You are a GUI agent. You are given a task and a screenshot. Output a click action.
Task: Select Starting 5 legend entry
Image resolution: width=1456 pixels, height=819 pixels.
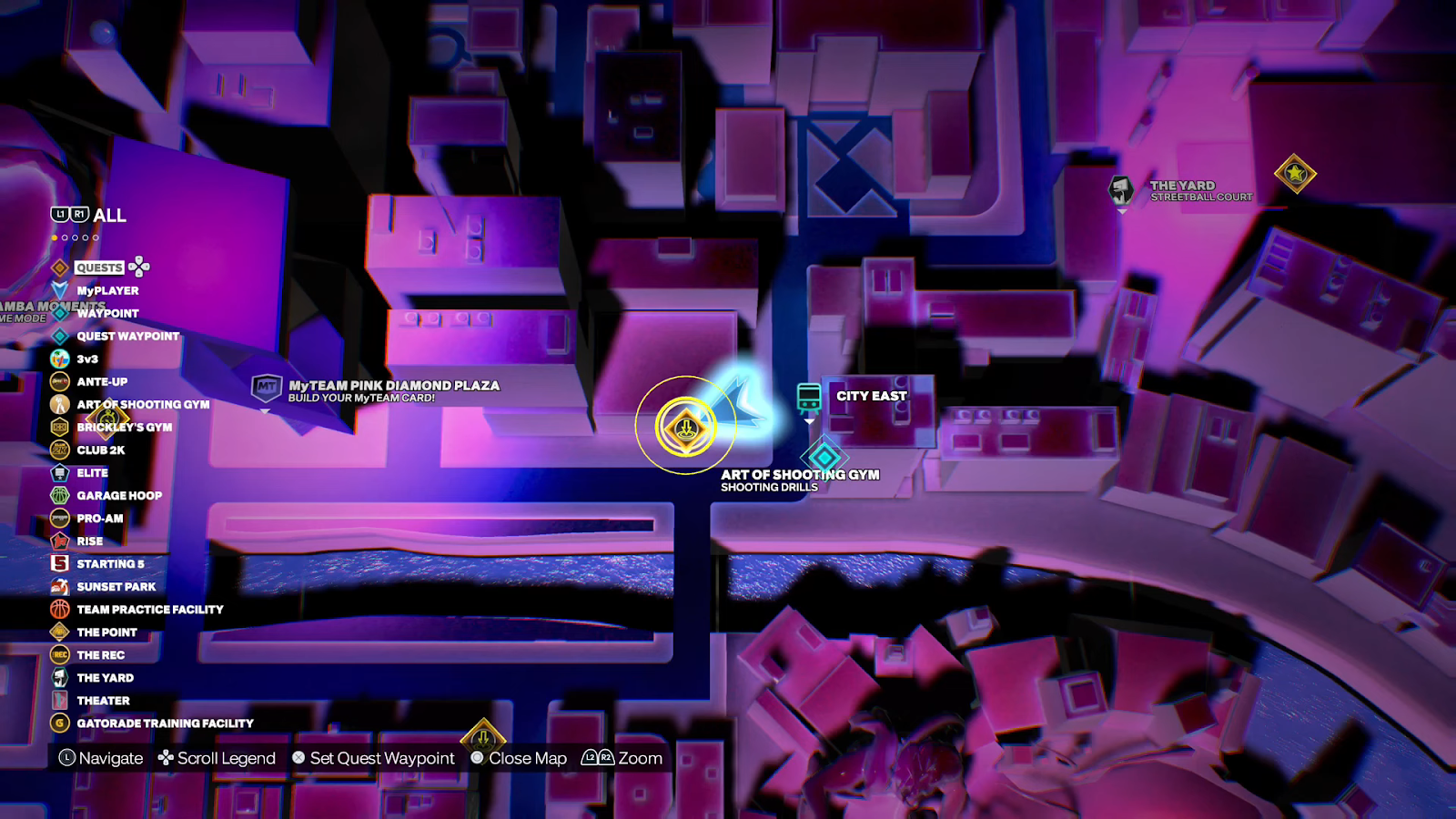110,563
